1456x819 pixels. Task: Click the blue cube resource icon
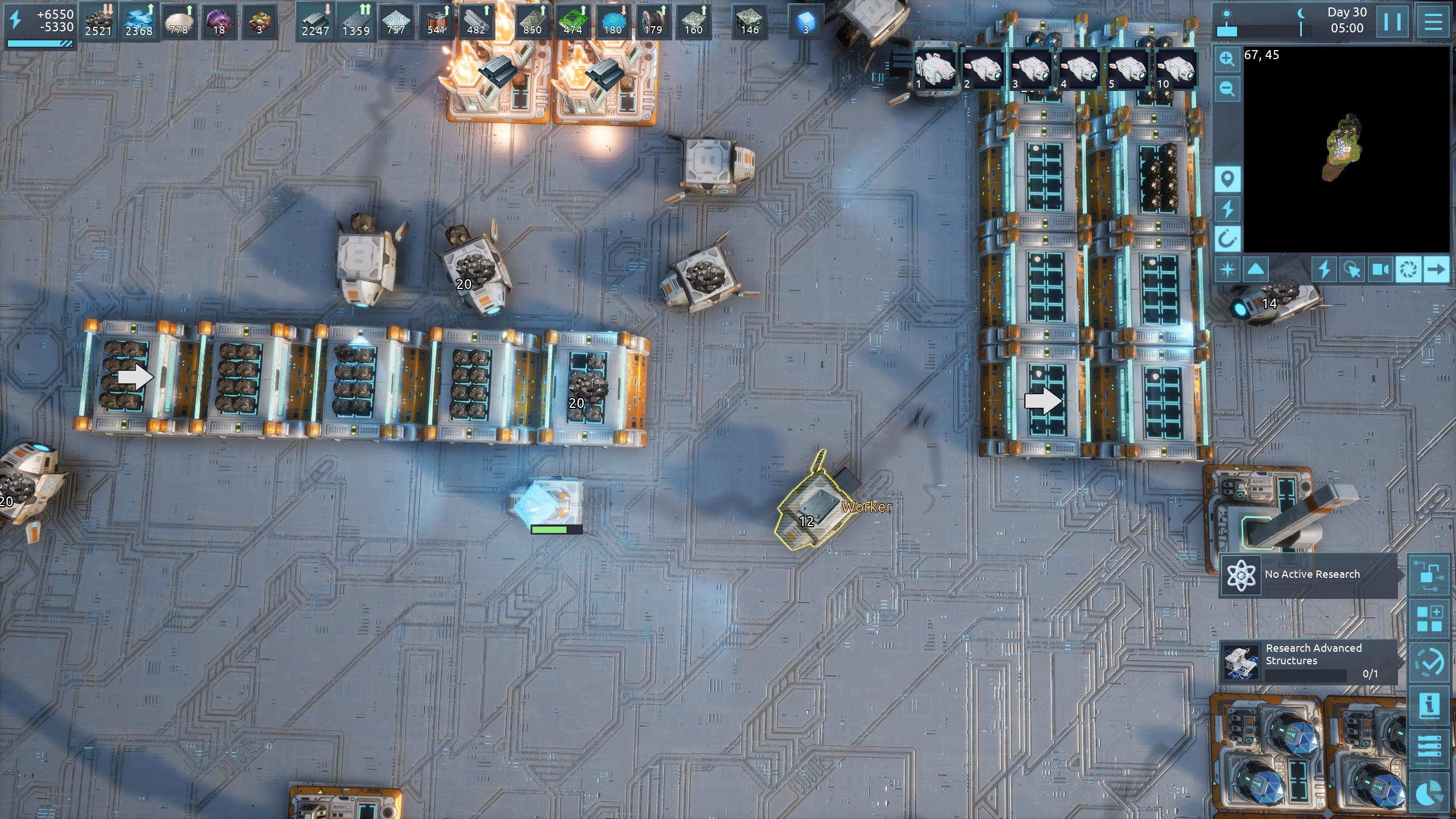coord(805,22)
